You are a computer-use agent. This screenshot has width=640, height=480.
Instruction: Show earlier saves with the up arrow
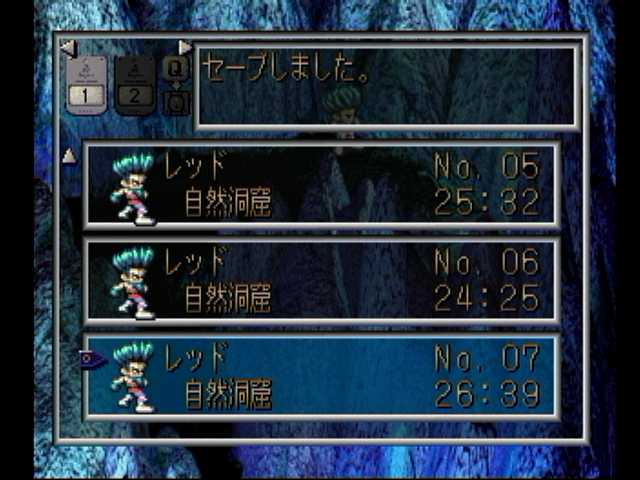coord(69,155)
